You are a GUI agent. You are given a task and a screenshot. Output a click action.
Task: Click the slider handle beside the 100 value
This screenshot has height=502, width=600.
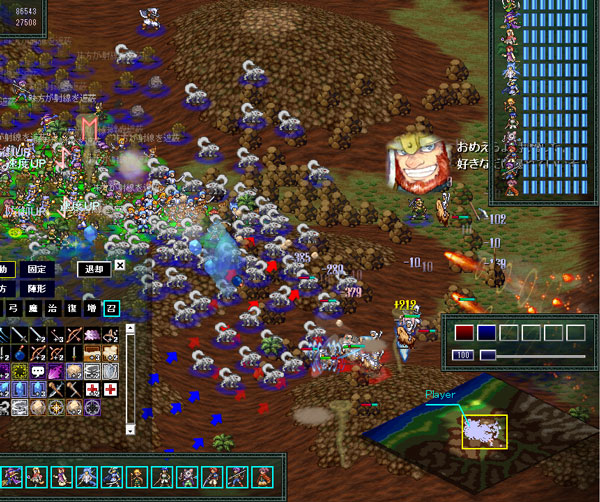(488, 355)
